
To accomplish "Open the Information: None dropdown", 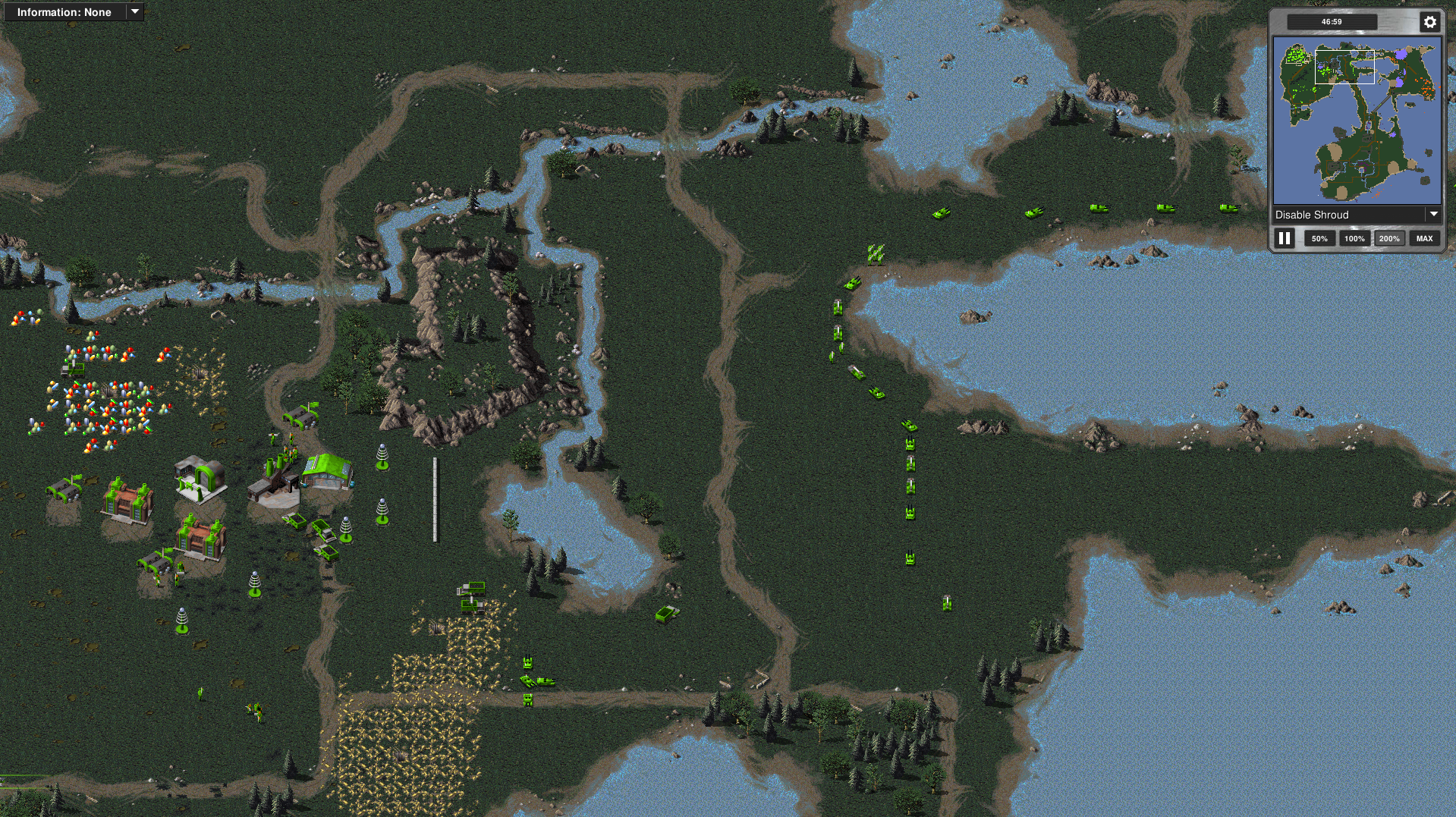I will (x=73, y=12).
